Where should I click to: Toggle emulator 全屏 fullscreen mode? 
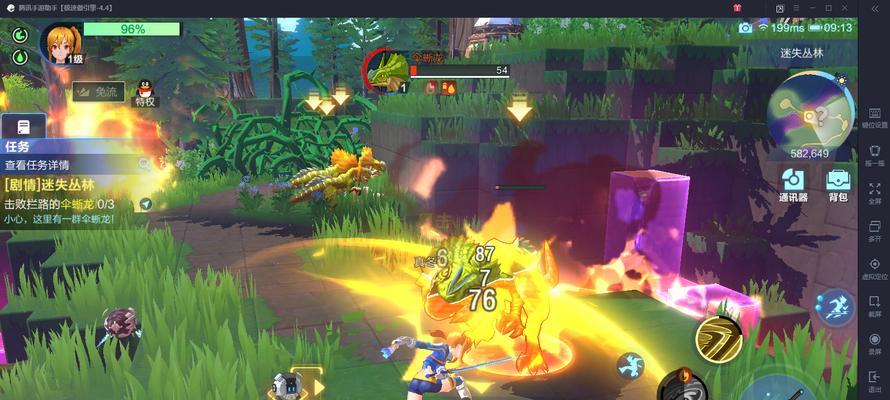coord(874,192)
